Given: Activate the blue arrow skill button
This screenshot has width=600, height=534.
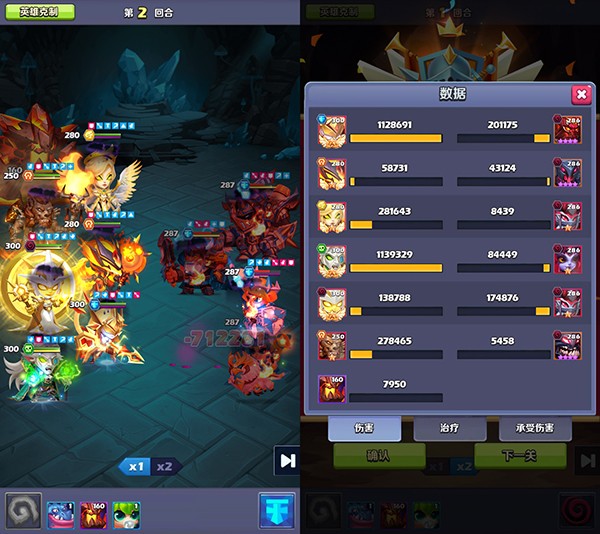Looking at the screenshot, I should tap(276, 511).
